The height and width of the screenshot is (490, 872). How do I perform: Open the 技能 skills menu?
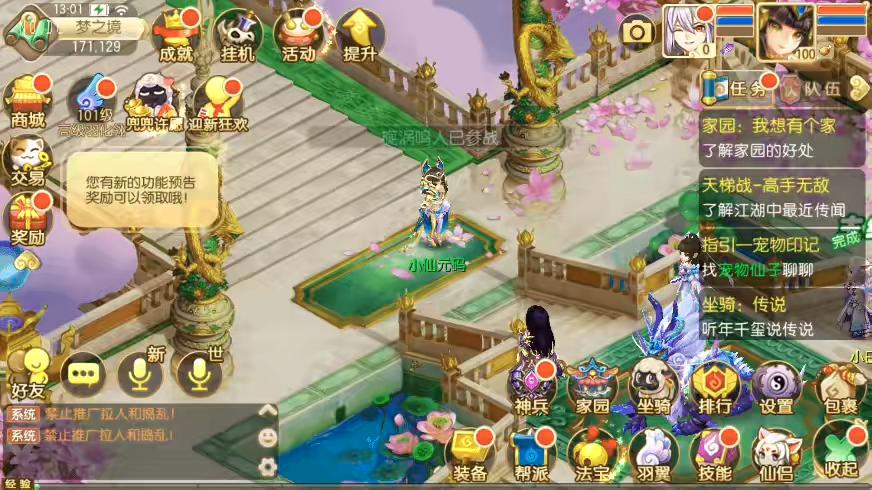(x=714, y=454)
